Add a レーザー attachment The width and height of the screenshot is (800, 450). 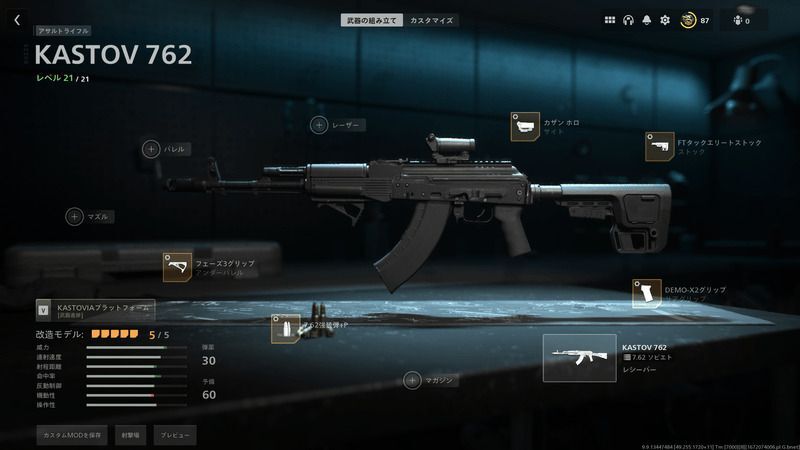click(x=319, y=125)
